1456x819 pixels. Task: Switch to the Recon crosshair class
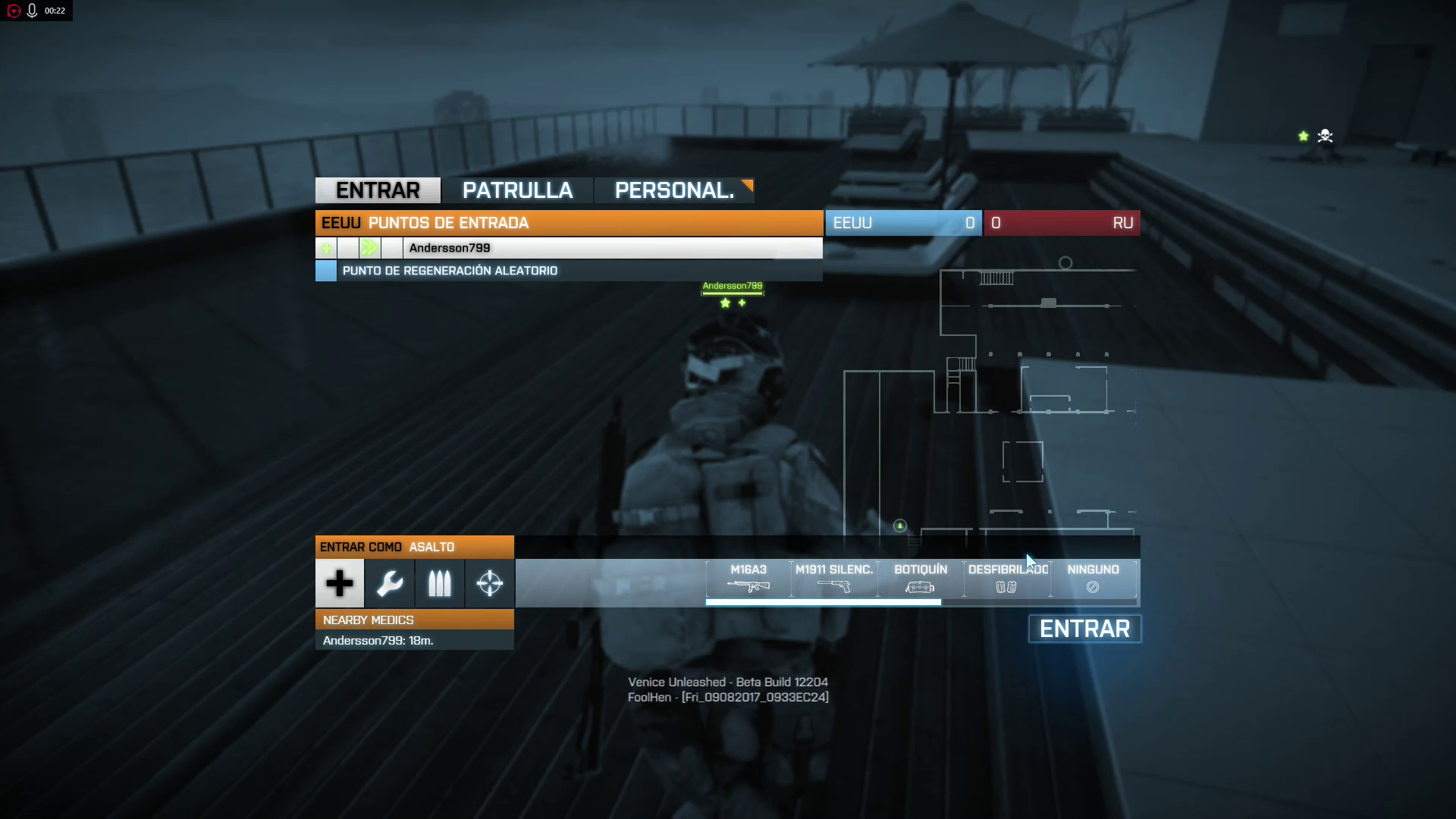(490, 583)
